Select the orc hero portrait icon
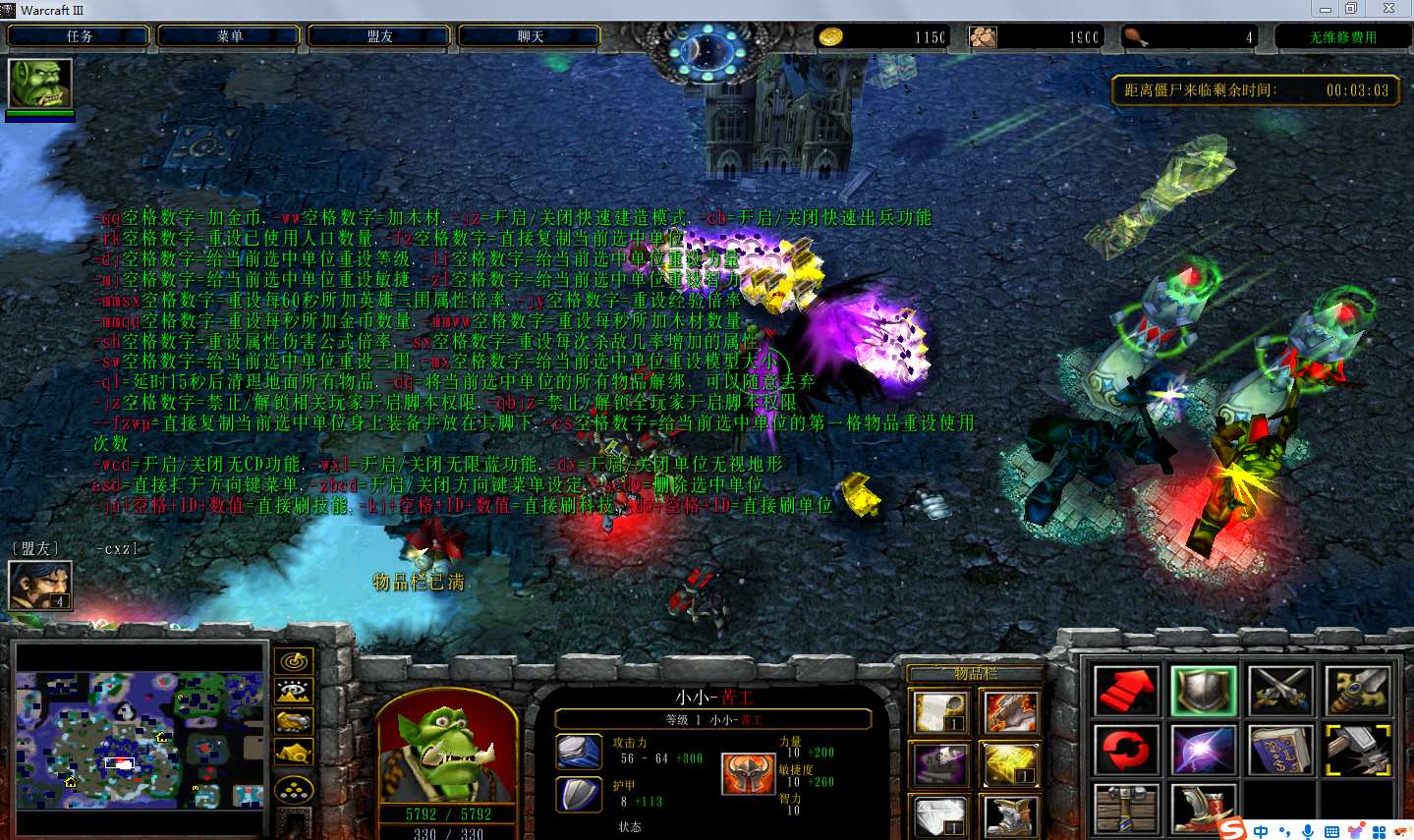The image size is (1414, 840). point(40,84)
